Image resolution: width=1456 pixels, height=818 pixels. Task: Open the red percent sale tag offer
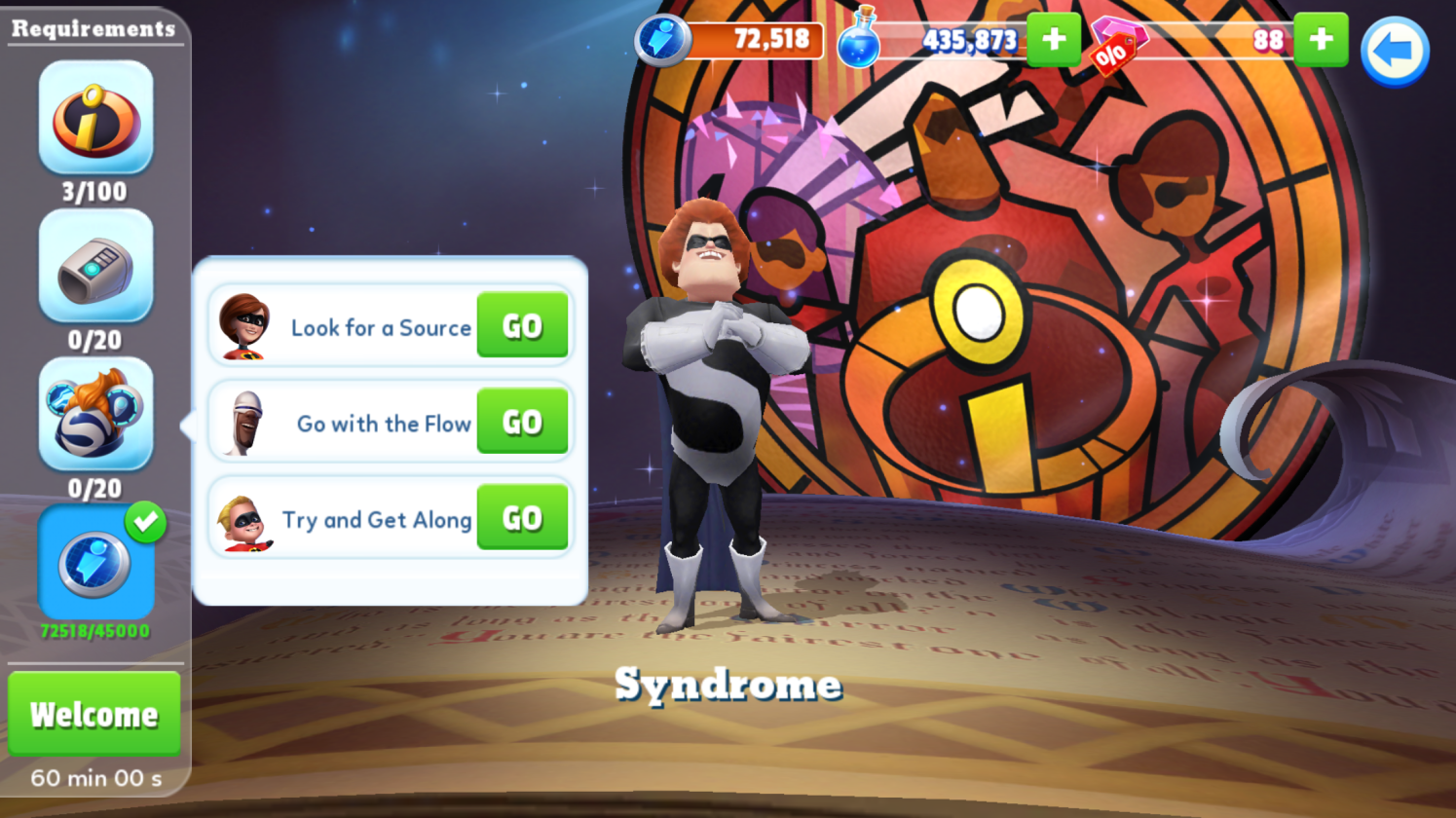[1112, 55]
